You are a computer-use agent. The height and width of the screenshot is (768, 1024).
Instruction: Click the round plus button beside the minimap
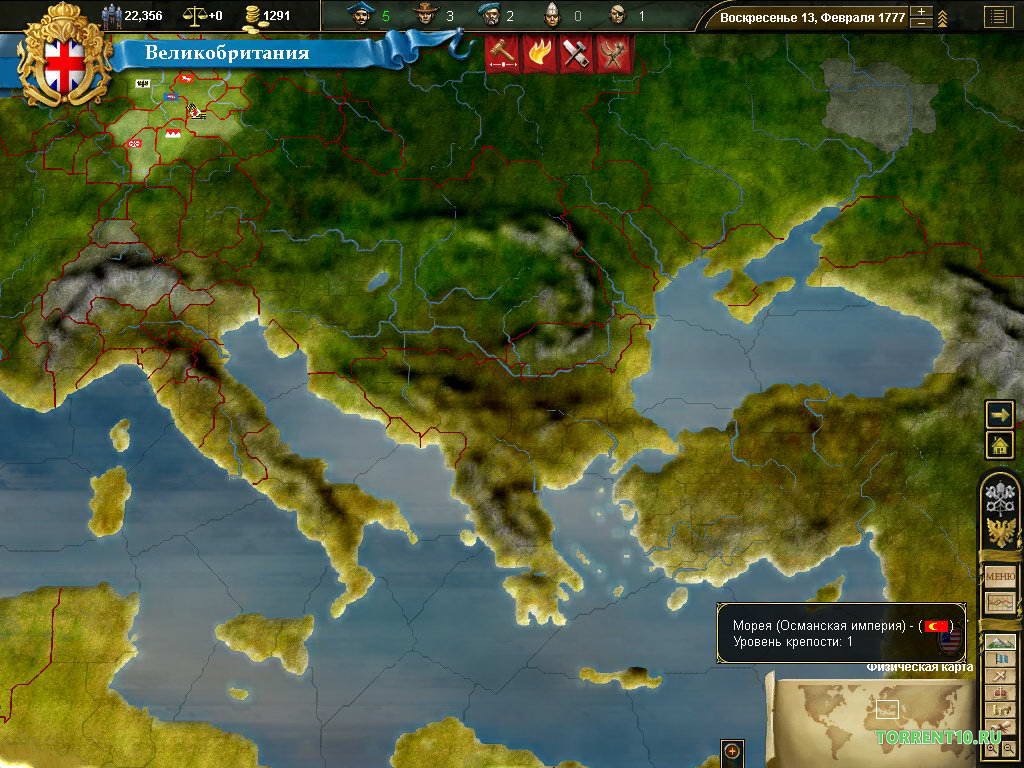(x=732, y=751)
